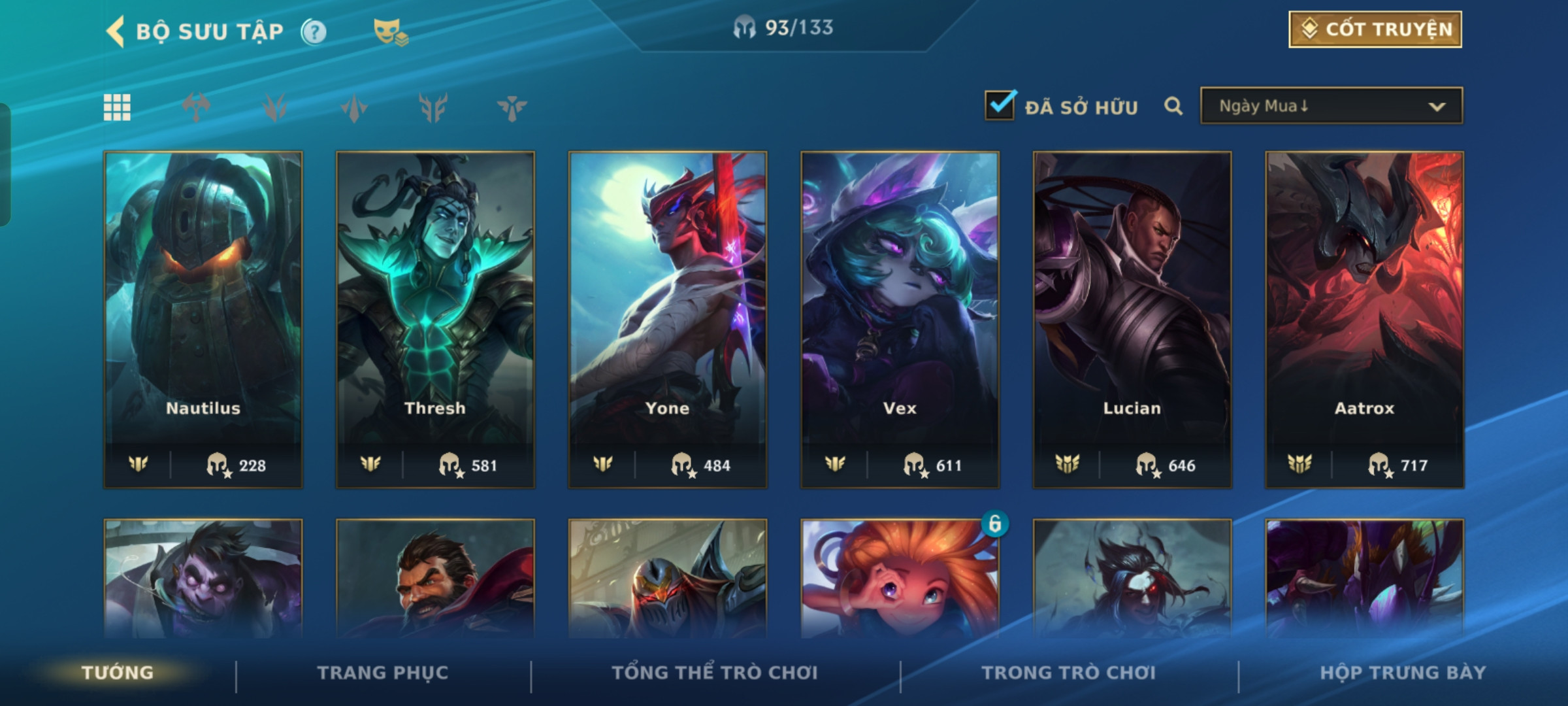The image size is (1568, 706).
Task: Open the Tổng Thể Trò Chơi tab
Action: pyautogui.click(x=715, y=673)
